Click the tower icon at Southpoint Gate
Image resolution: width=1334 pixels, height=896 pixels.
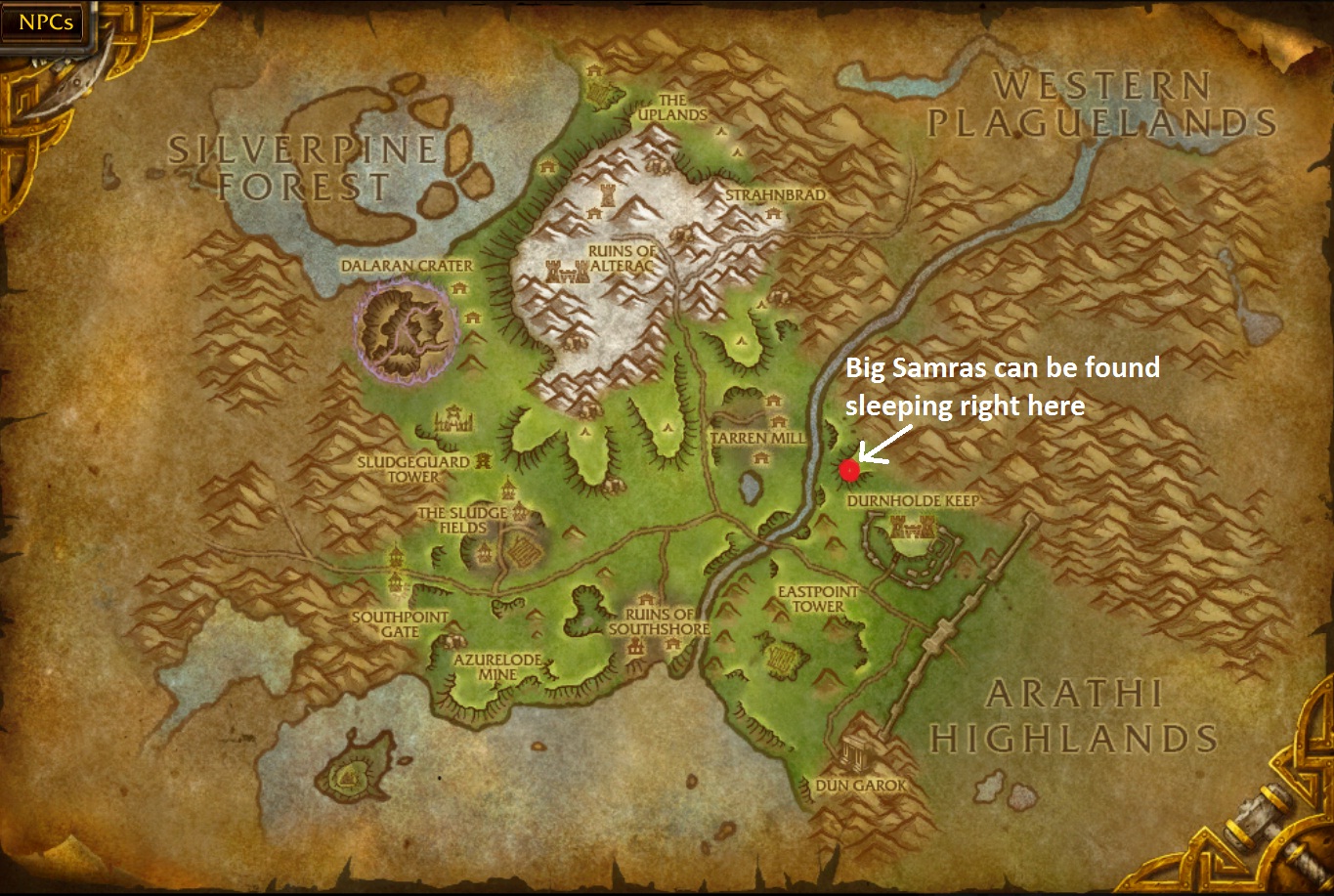[x=395, y=581]
